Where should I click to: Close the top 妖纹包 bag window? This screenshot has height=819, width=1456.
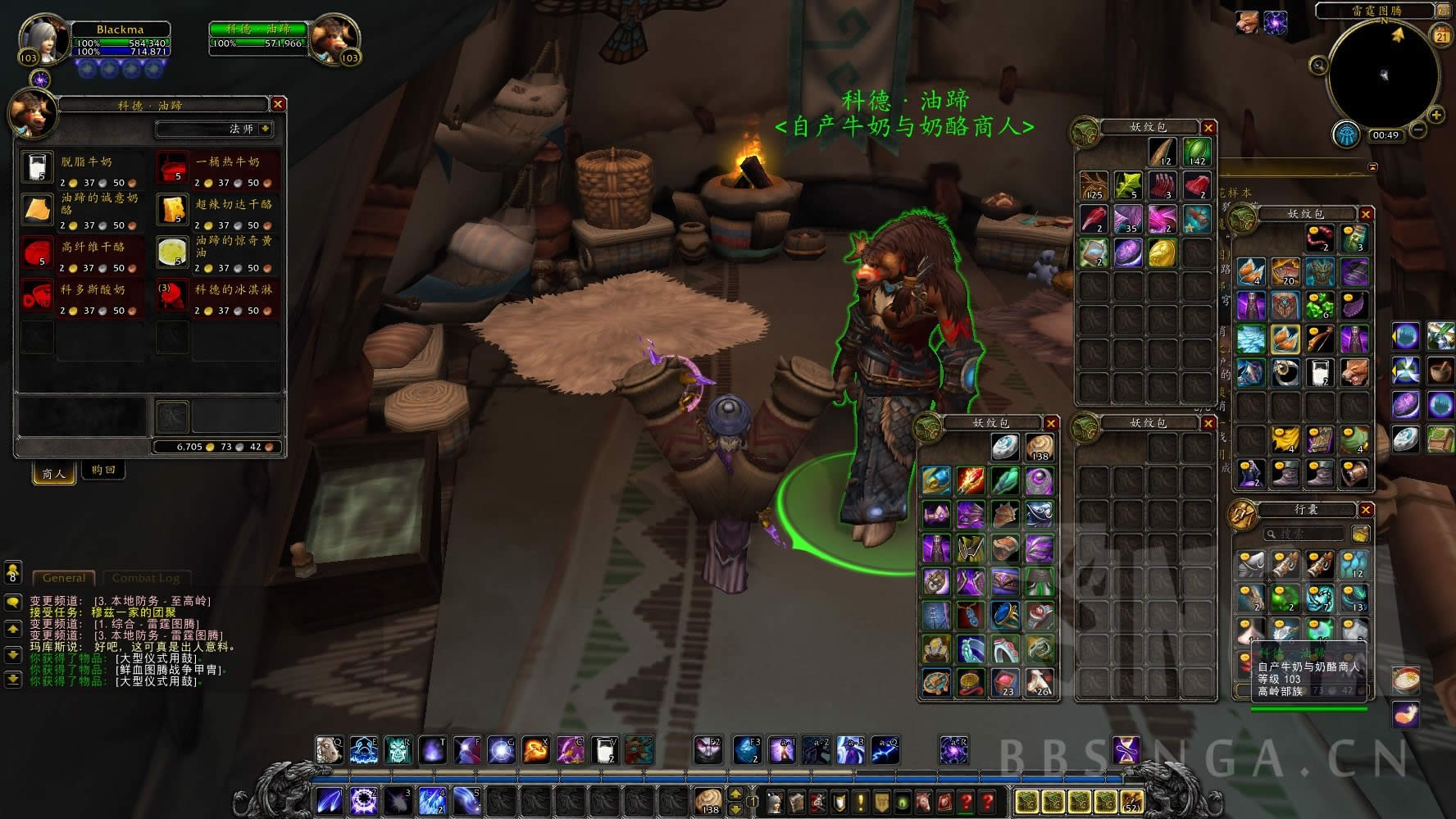click(x=1208, y=128)
